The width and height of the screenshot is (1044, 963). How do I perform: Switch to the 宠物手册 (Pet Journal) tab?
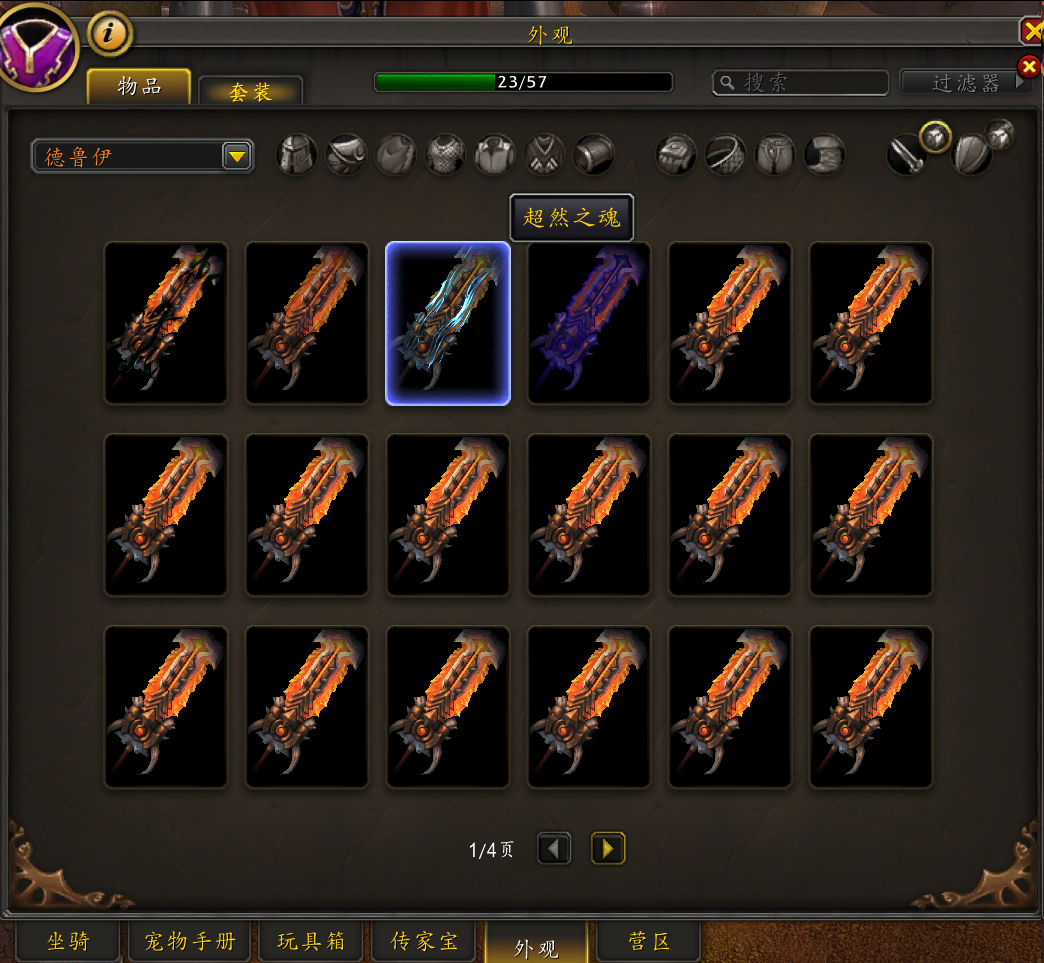point(190,941)
